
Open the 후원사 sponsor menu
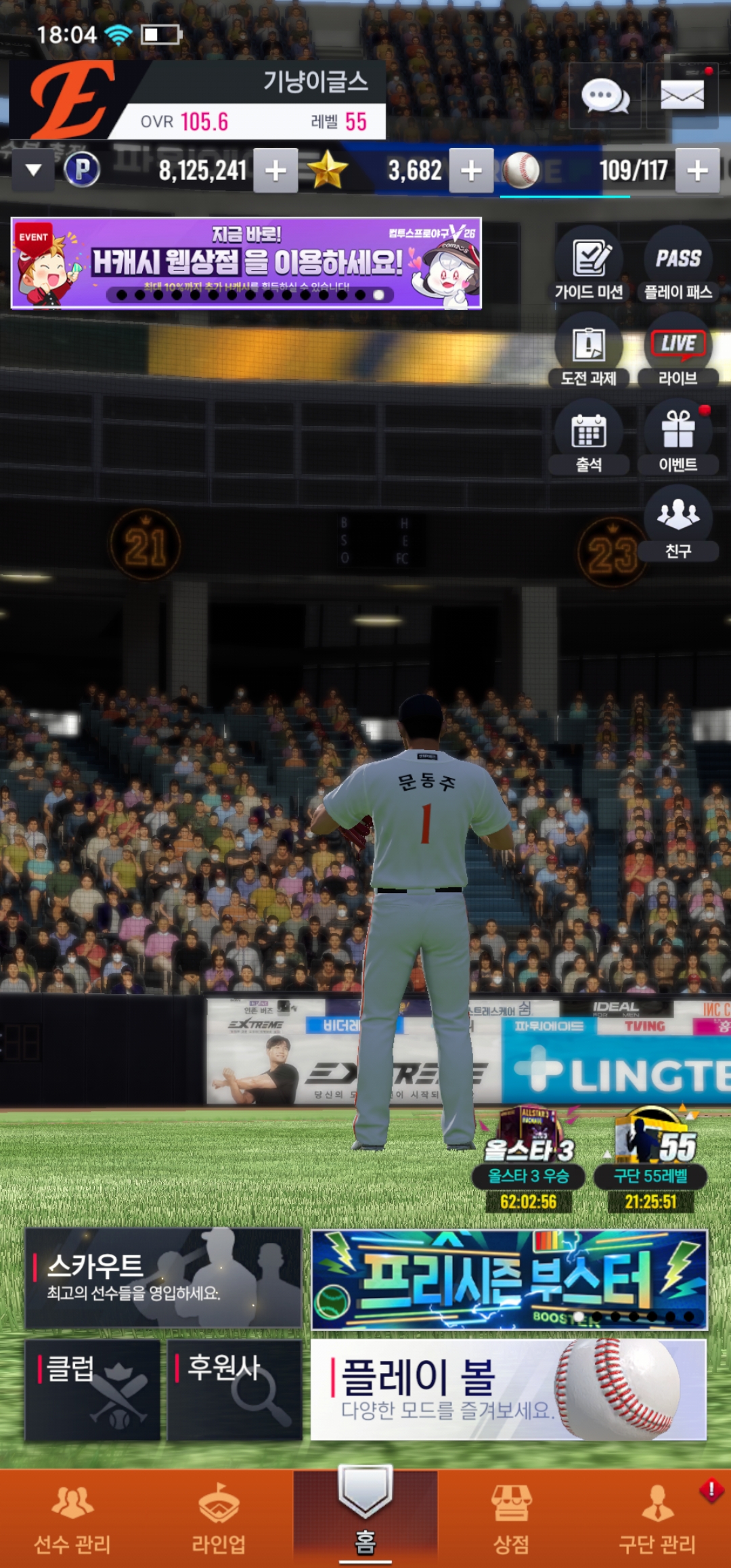(234, 1389)
